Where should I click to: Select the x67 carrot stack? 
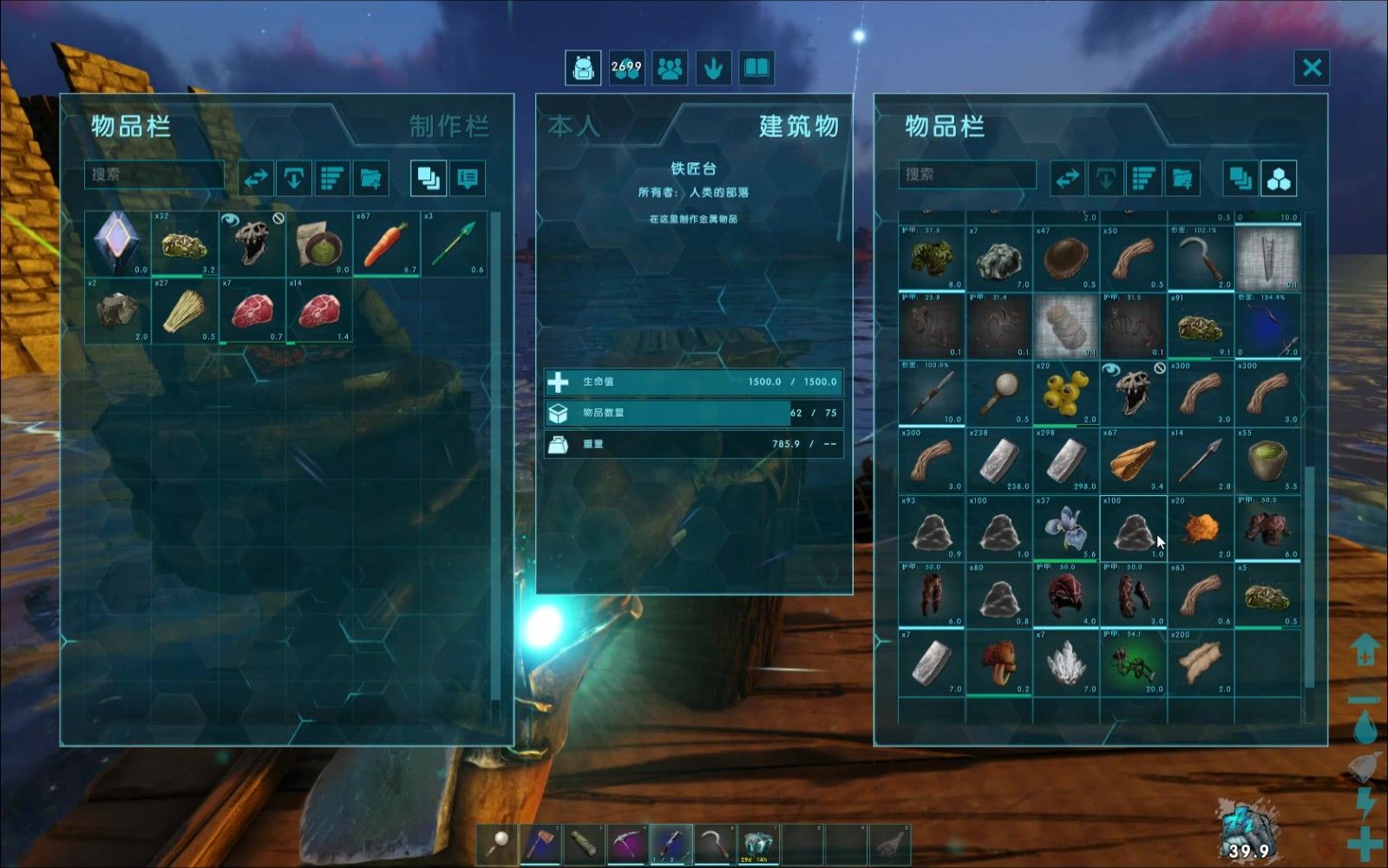pyautogui.click(x=385, y=244)
